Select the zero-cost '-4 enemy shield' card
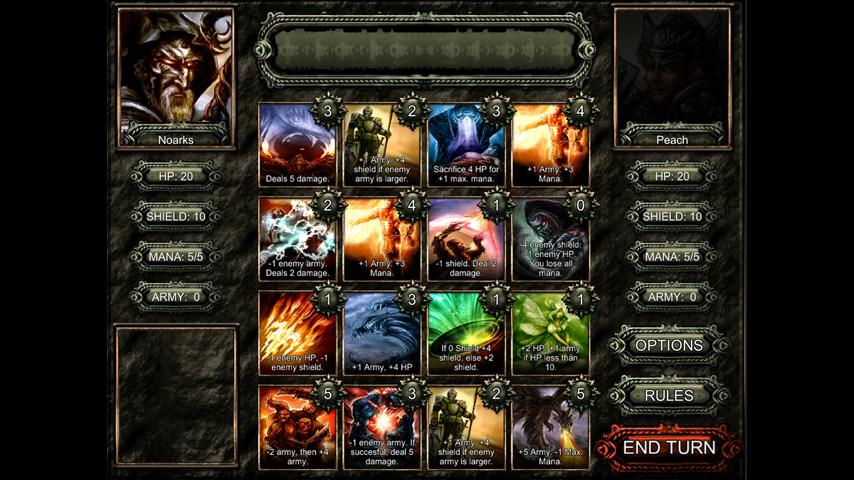Viewport: 854px width, 480px height. click(549, 240)
